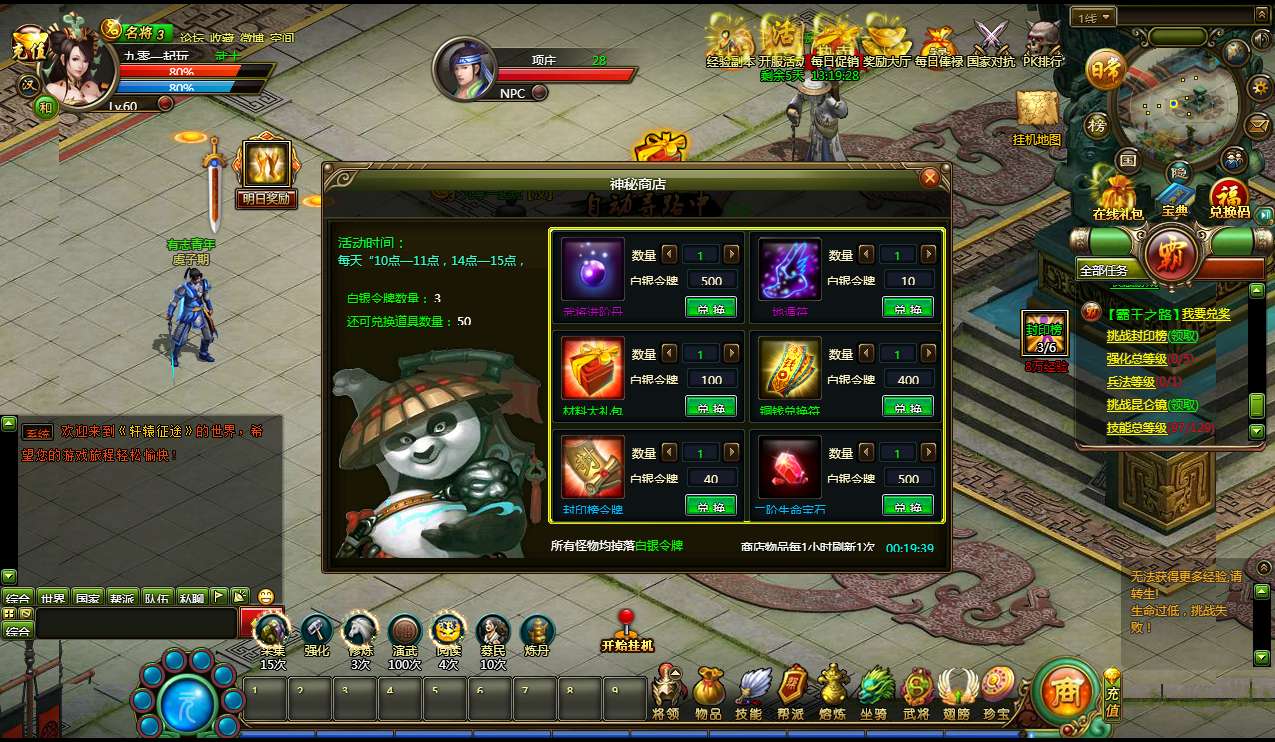Viewport: 1275px width, 742px height.
Task: Open the 坐骑 mount menu
Action: [x=877, y=690]
